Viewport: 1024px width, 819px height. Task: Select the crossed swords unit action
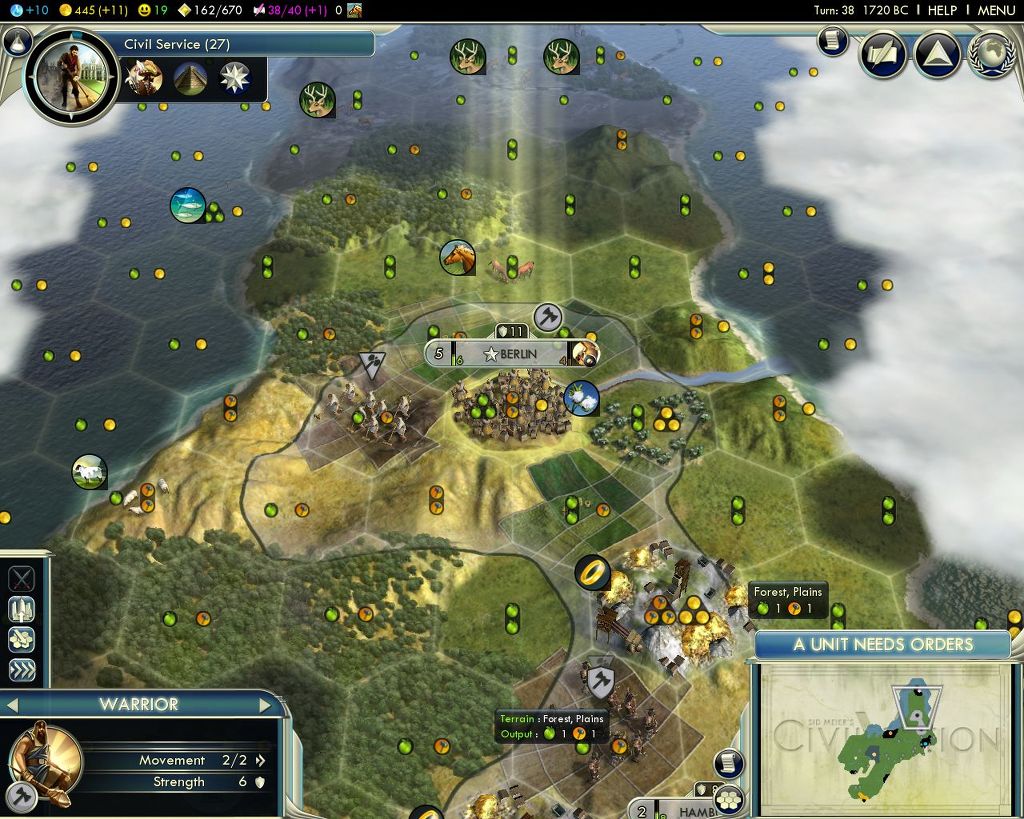point(22,579)
